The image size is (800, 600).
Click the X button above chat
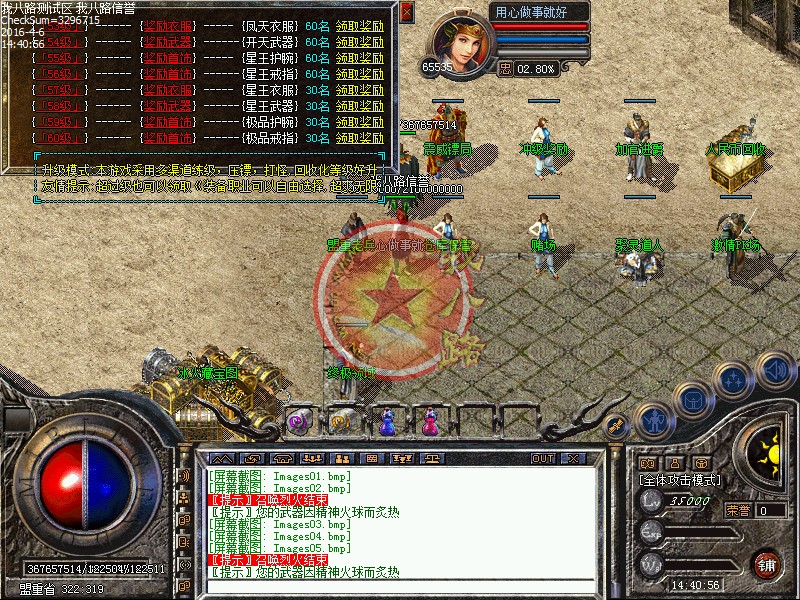click(x=573, y=458)
